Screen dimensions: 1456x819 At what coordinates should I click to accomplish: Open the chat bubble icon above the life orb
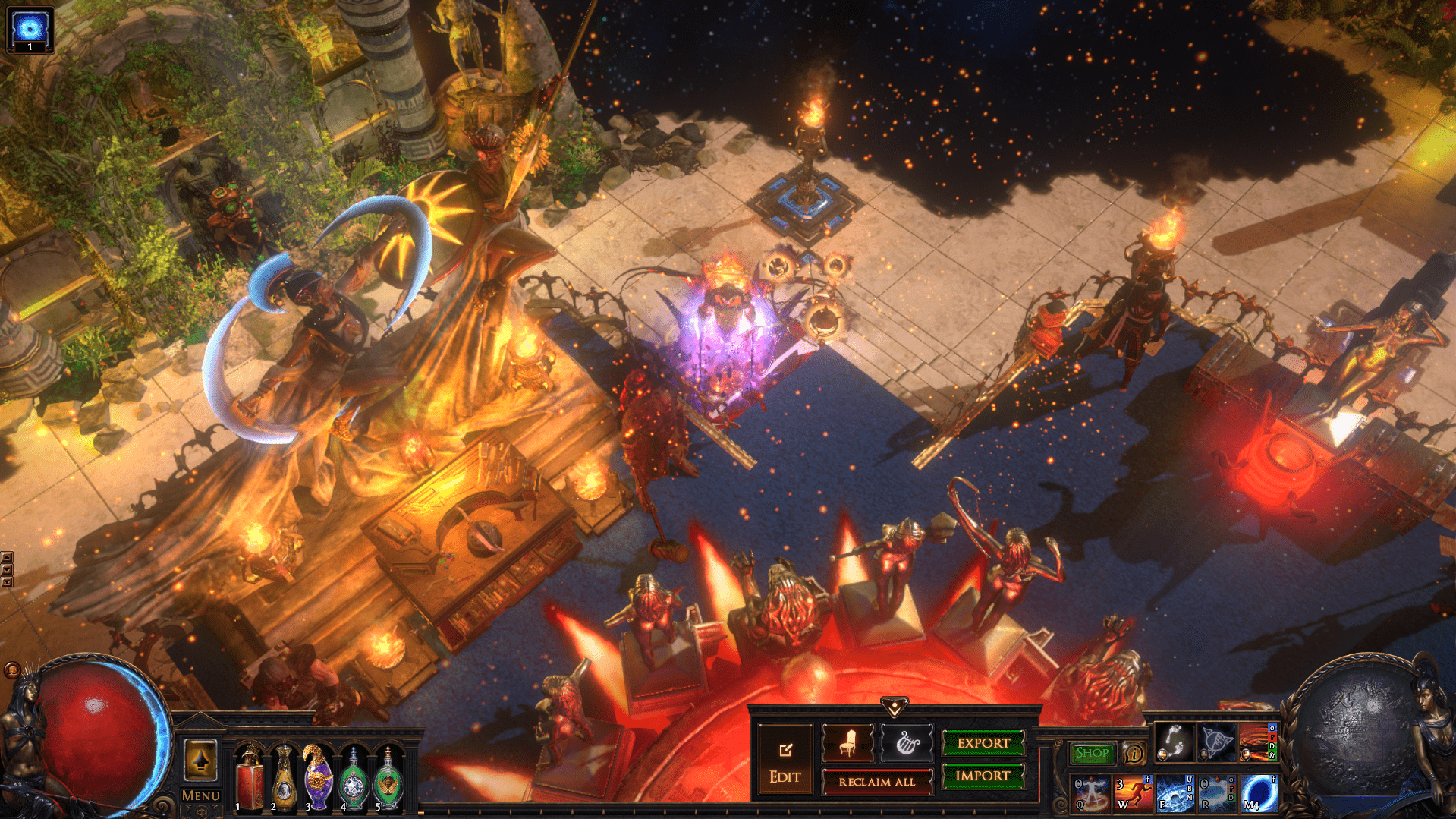[12, 669]
